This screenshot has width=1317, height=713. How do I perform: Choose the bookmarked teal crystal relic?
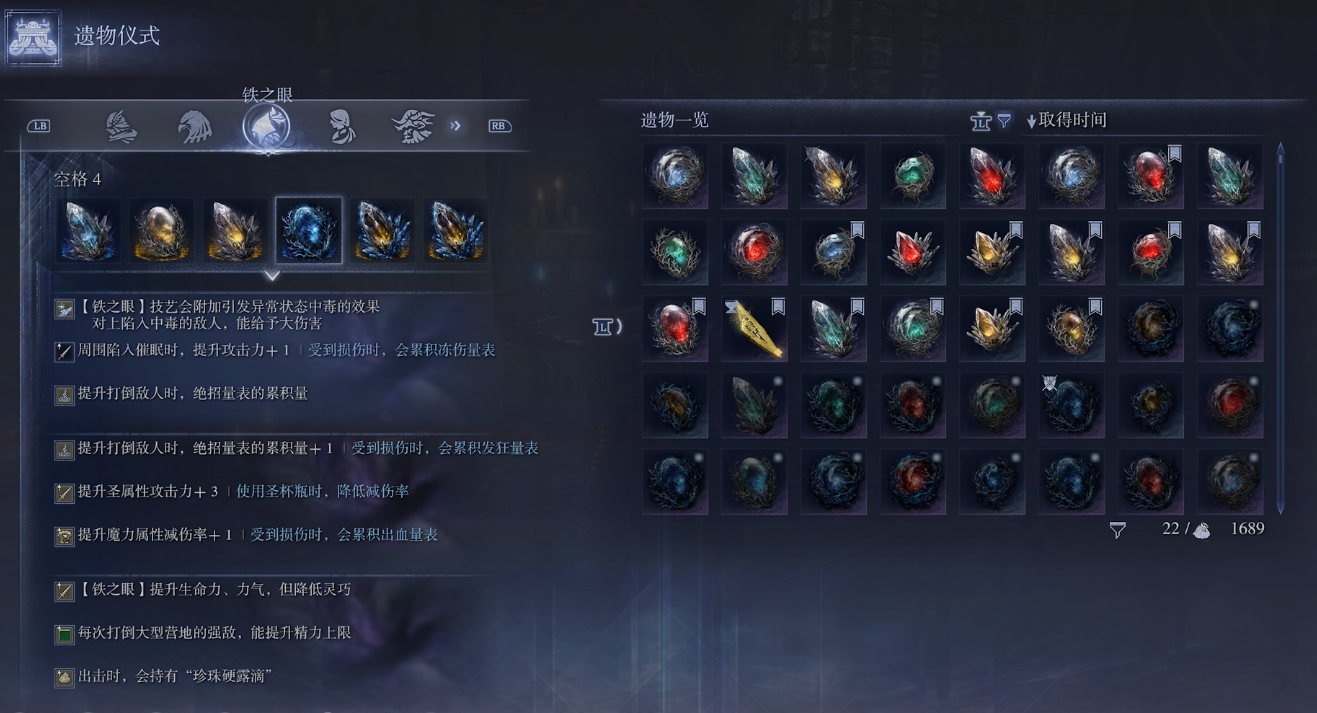tap(833, 329)
